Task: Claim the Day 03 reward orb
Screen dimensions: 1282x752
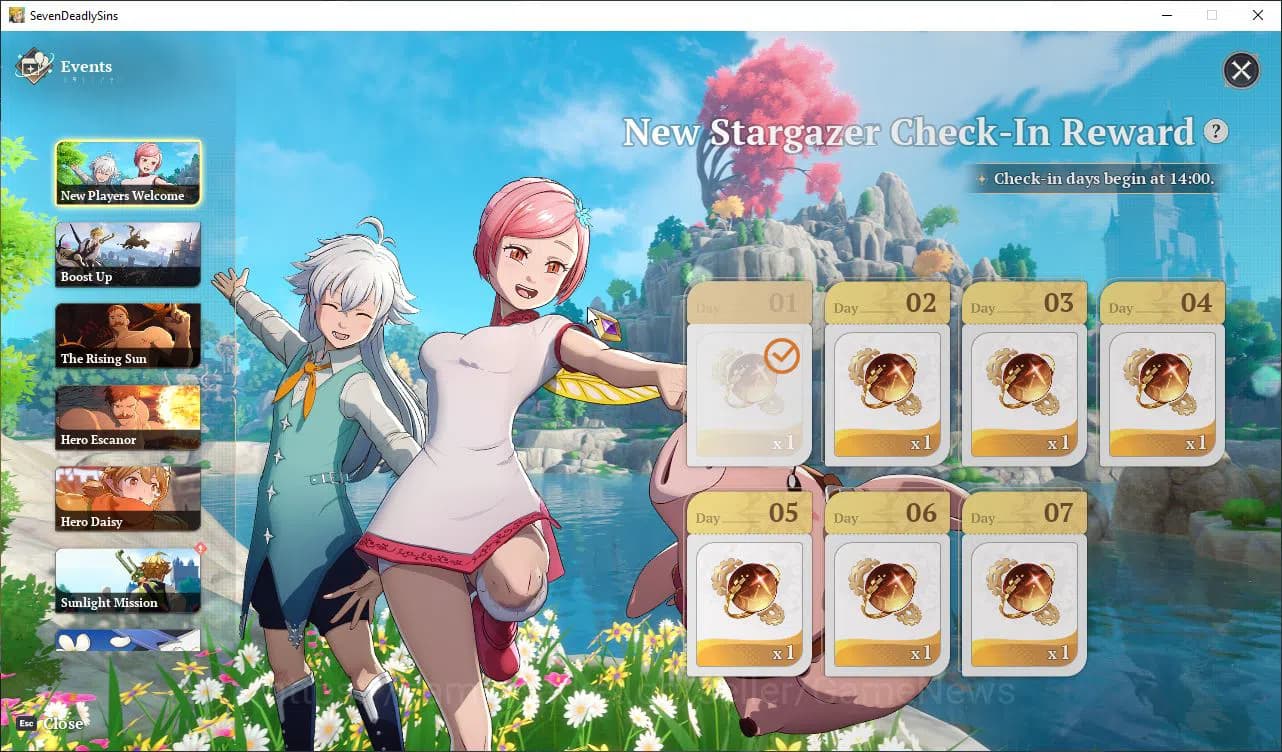Action: click(1024, 378)
